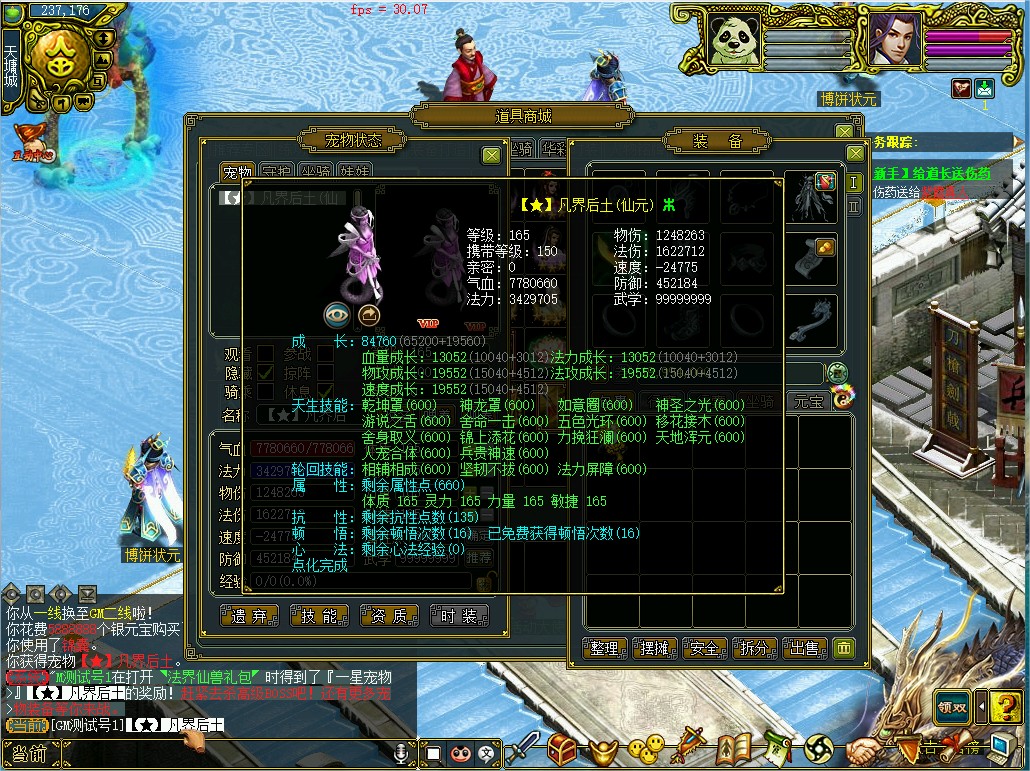Click the 出售 sell button

tap(805, 648)
